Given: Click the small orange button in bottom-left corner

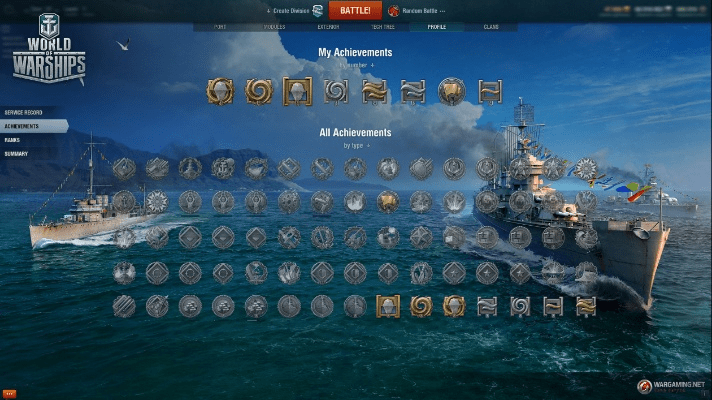Looking at the screenshot, I should click(9, 394).
